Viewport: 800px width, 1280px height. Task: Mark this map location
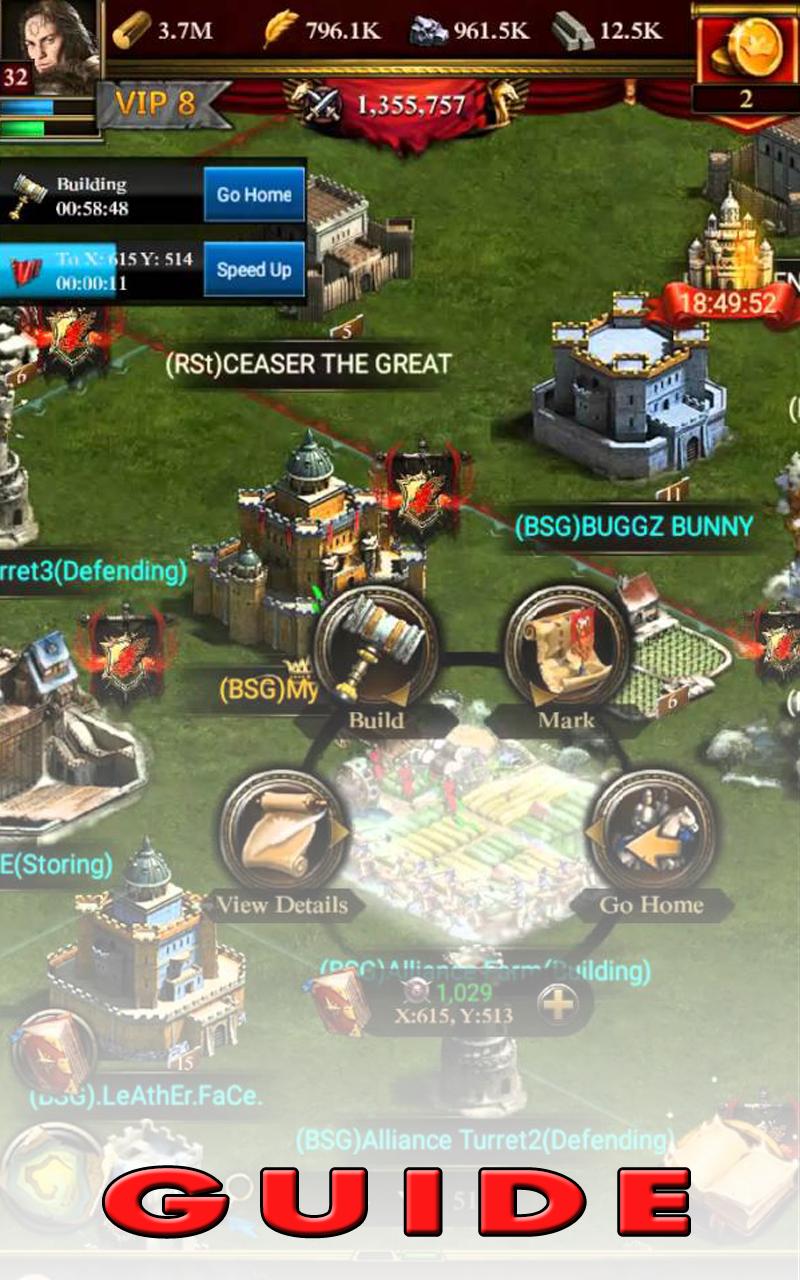click(566, 650)
